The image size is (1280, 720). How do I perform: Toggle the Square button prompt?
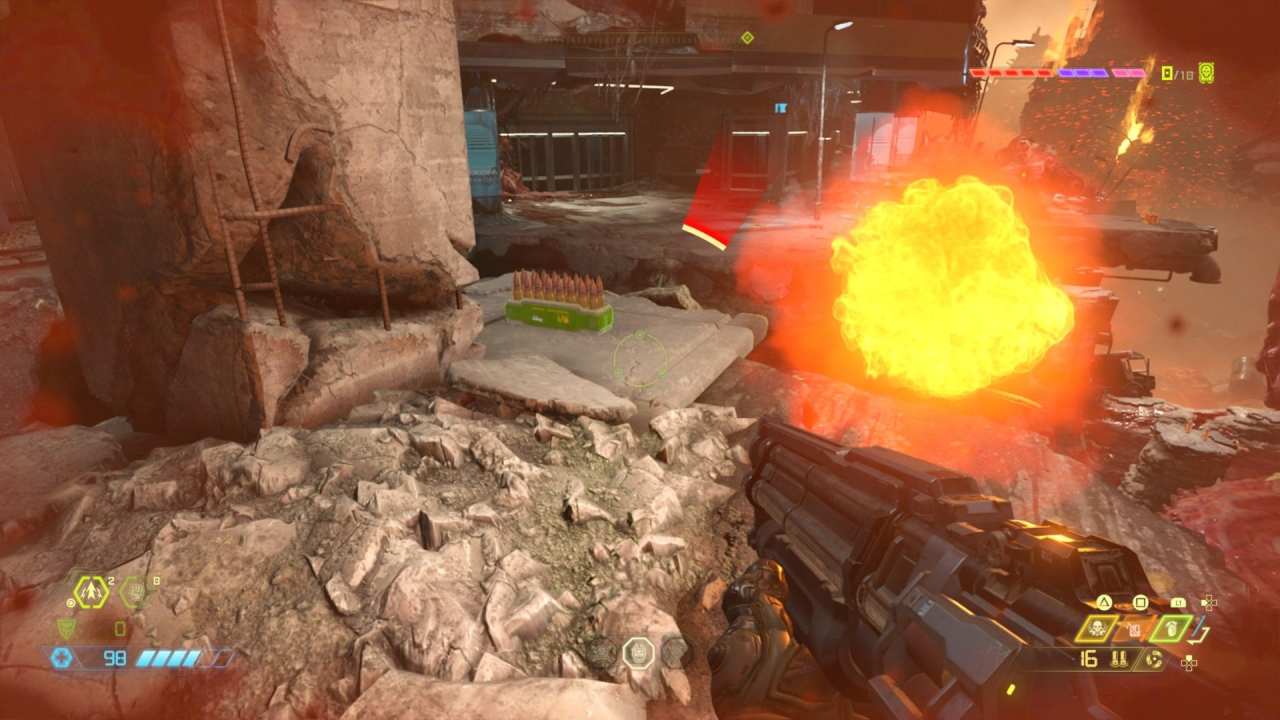click(1140, 602)
